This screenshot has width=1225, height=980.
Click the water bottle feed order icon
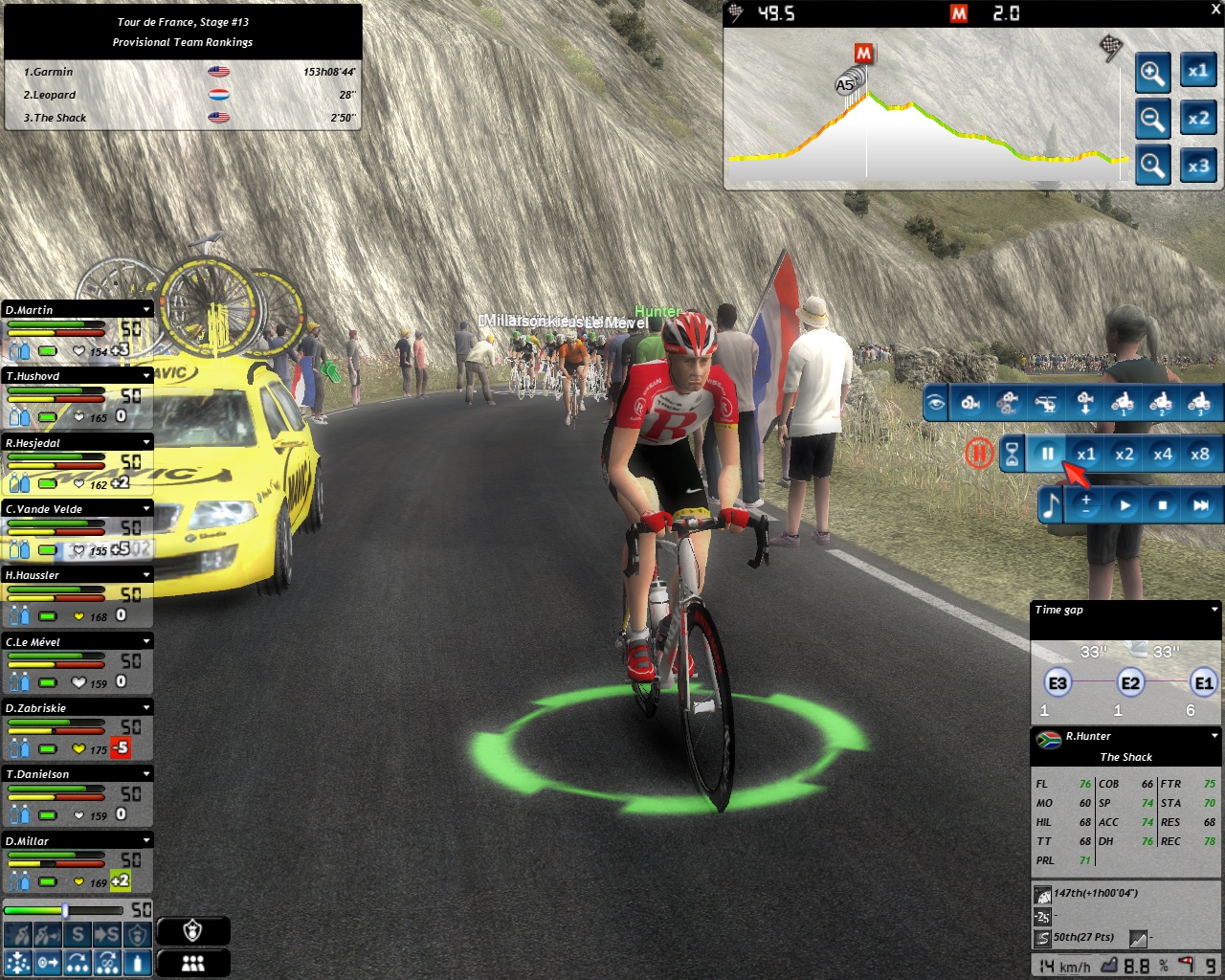(138, 962)
